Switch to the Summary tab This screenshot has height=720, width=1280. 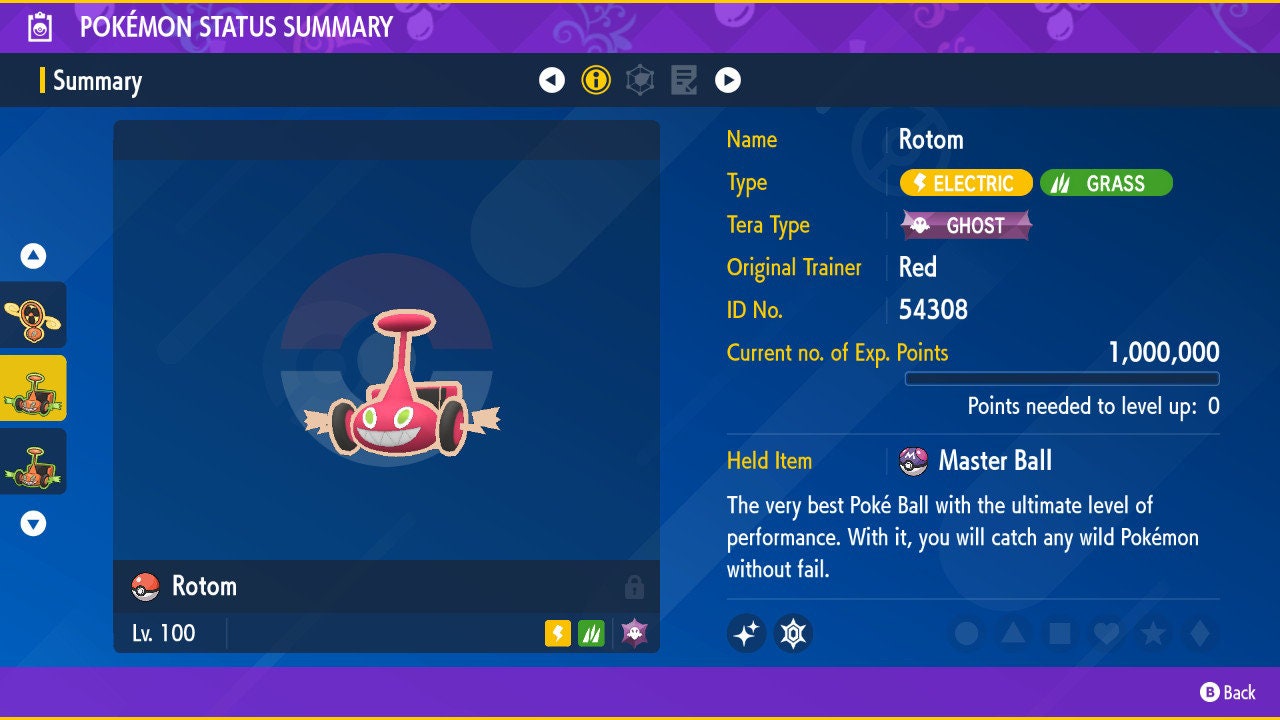point(97,81)
